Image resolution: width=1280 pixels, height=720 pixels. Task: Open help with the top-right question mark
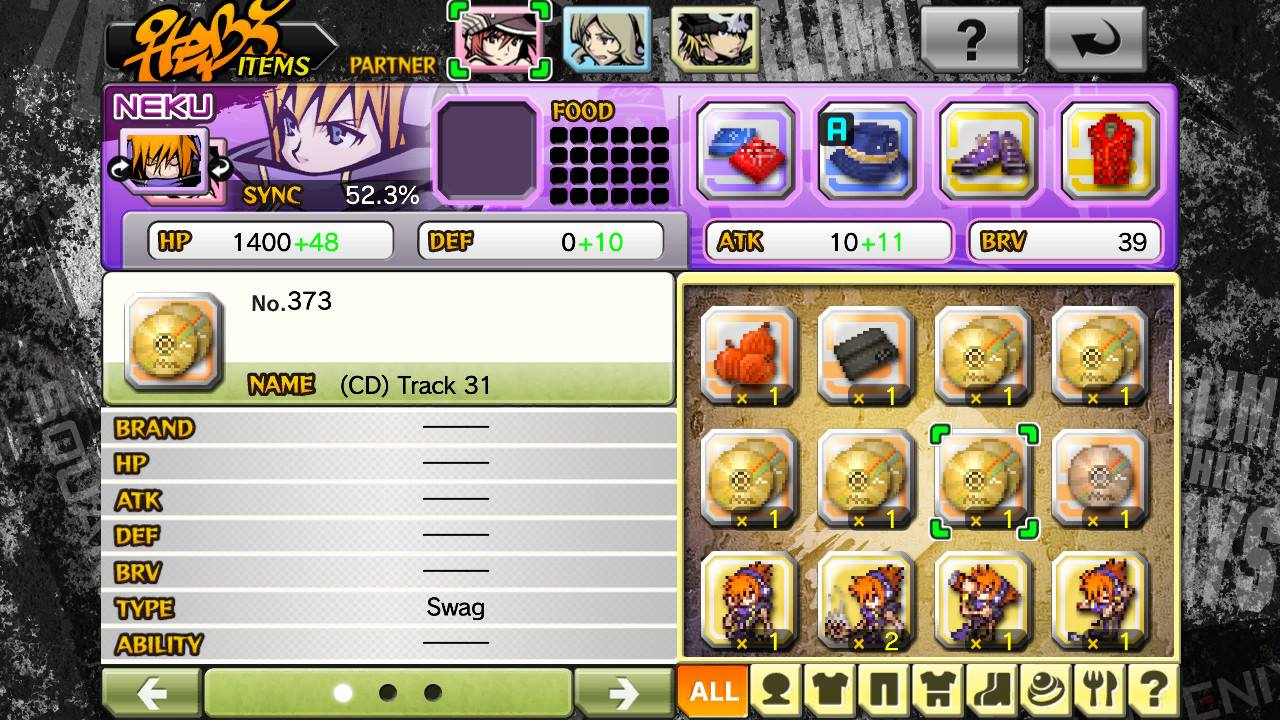pos(971,38)
